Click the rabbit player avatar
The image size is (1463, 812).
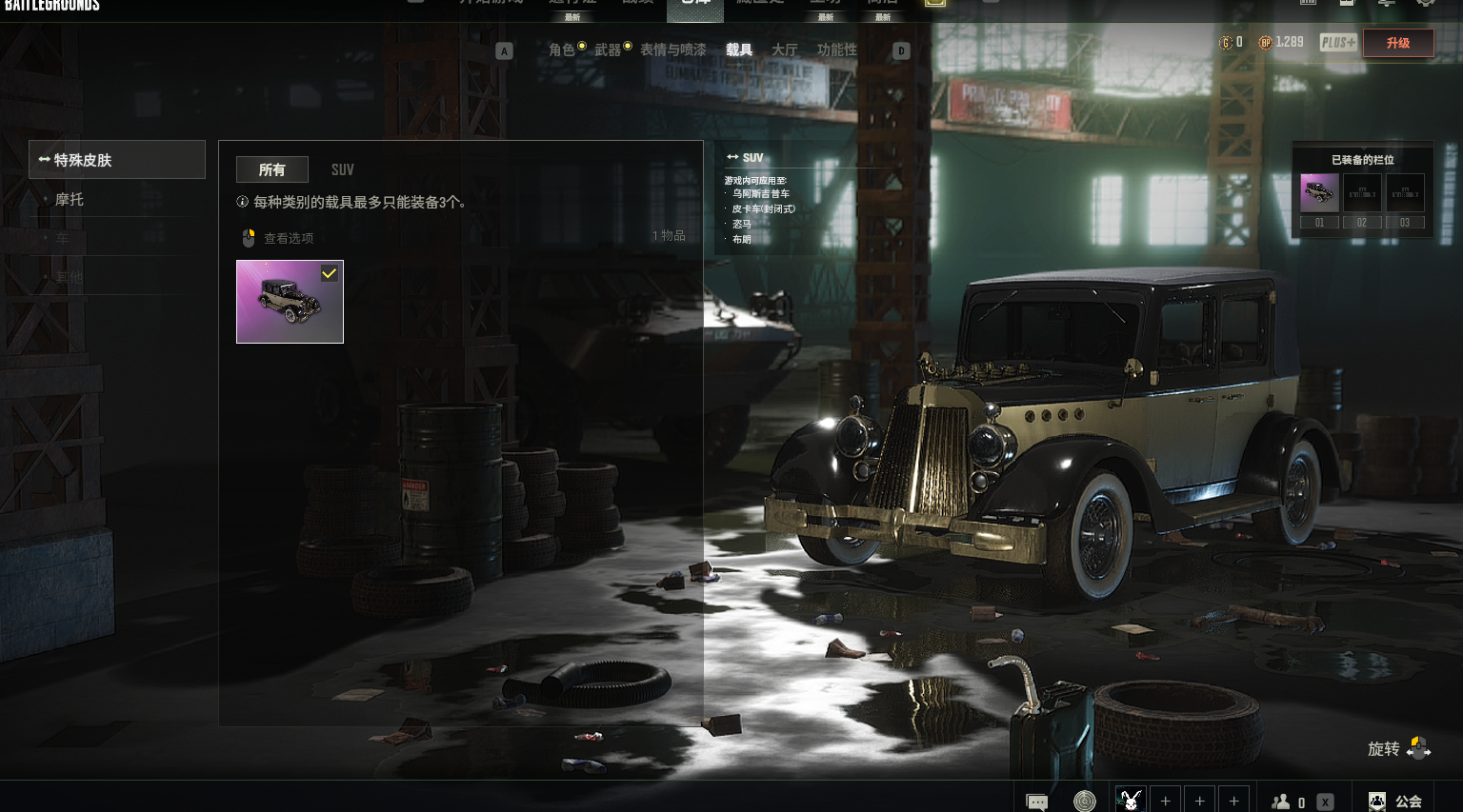click(x=1131, y=801)
